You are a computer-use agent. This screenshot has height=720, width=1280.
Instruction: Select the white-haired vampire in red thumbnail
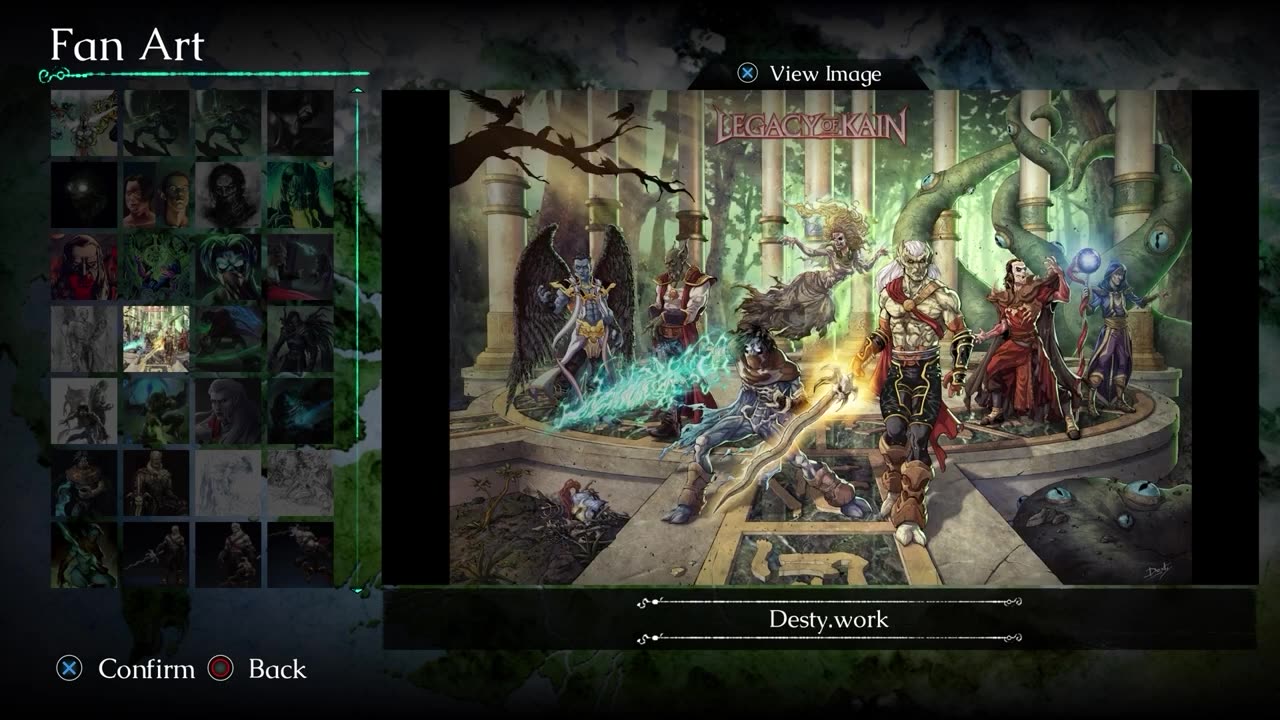(228, 410)
